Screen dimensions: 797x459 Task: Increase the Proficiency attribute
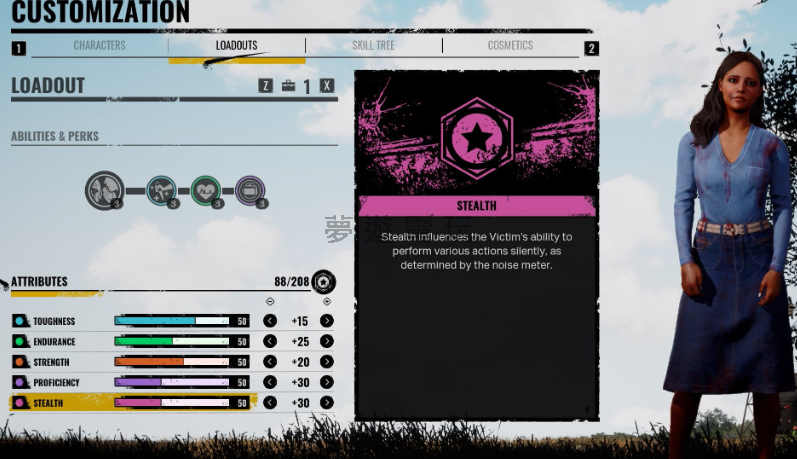pos(327,383)
